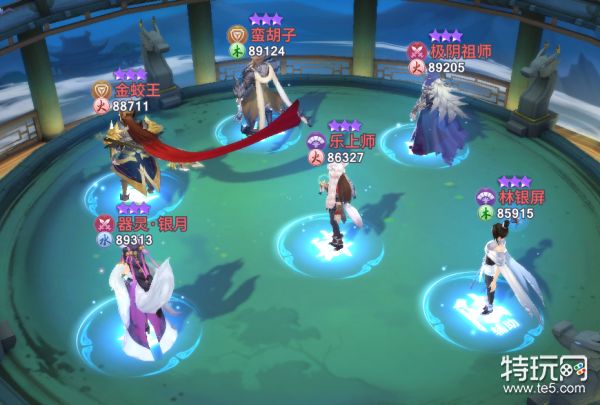
Task: Choose the 极阴祖师 unit
Action: click(437, 121)
